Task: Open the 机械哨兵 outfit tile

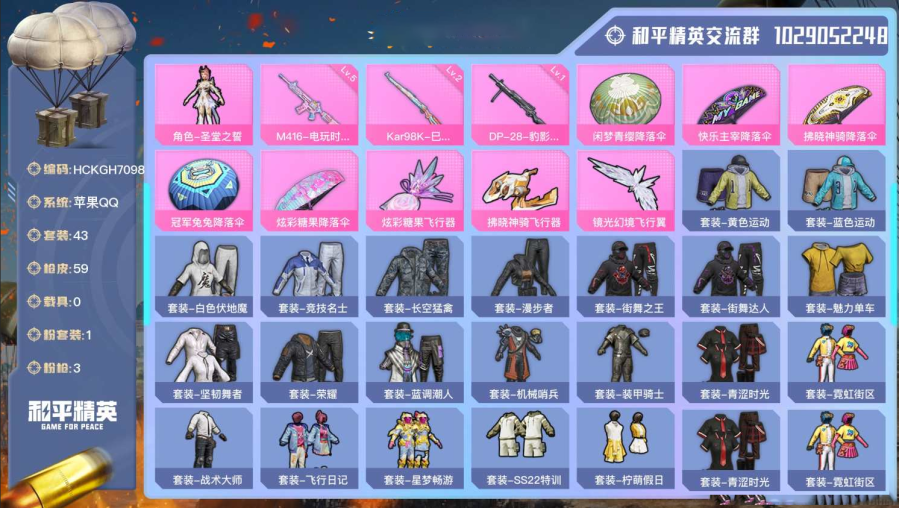Action: (x=519, y=360)
